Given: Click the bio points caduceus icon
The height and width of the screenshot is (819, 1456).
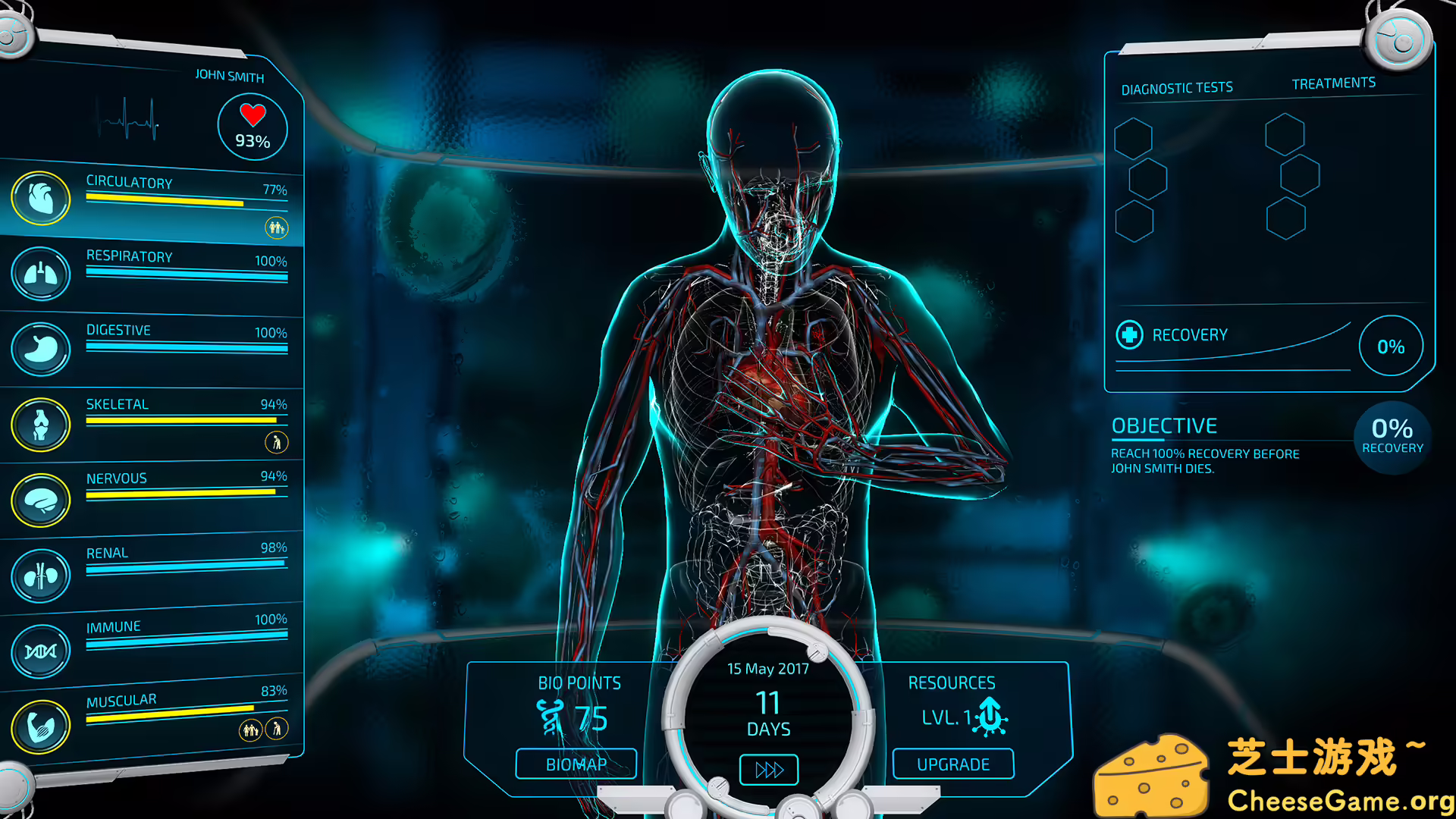Looking at the screenshot, I should tap(551, 716).
